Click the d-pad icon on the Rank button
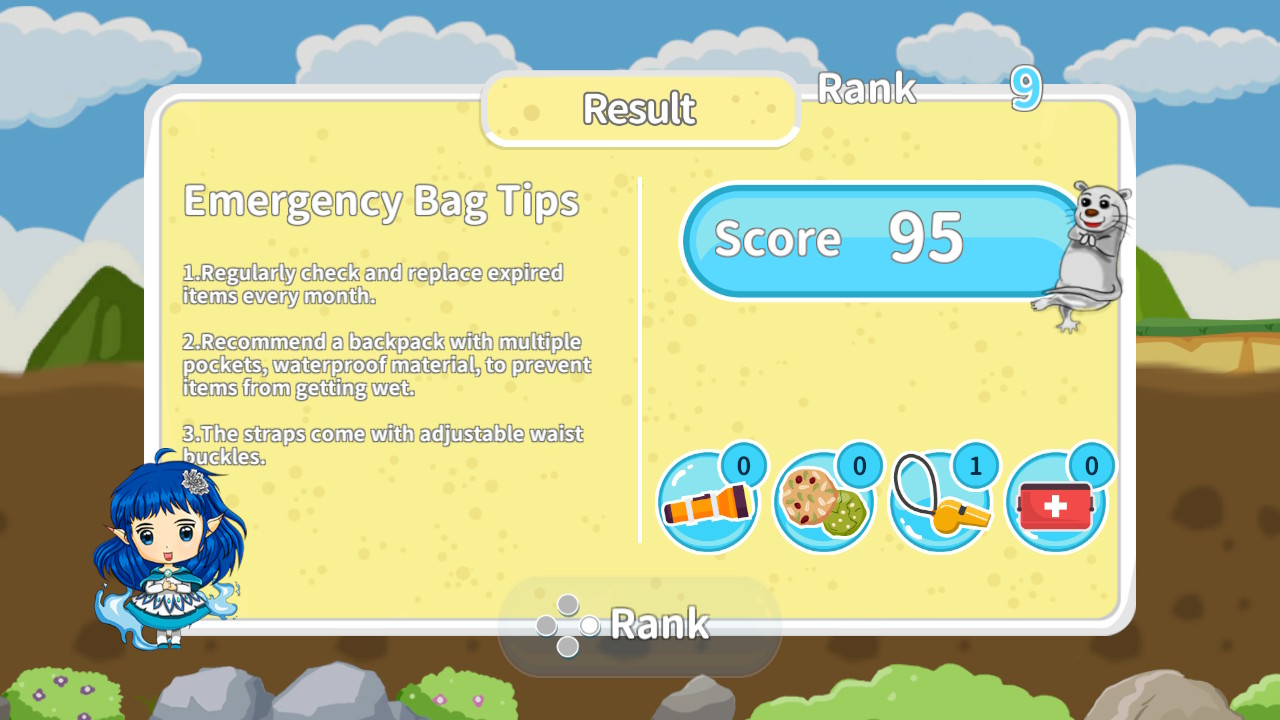Image resolution: width=1280 pixels, height=720 pixels. coord(567,625)
